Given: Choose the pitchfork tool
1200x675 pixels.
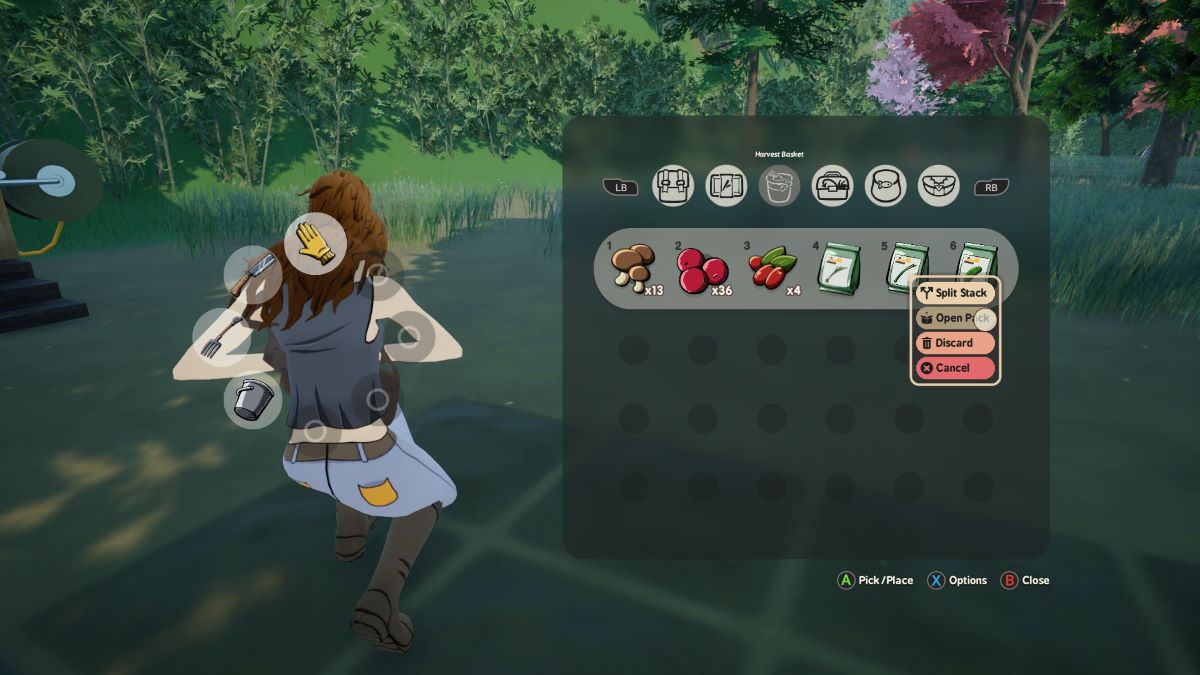Looking at the screenshot, I should click(x=222, y=336).
